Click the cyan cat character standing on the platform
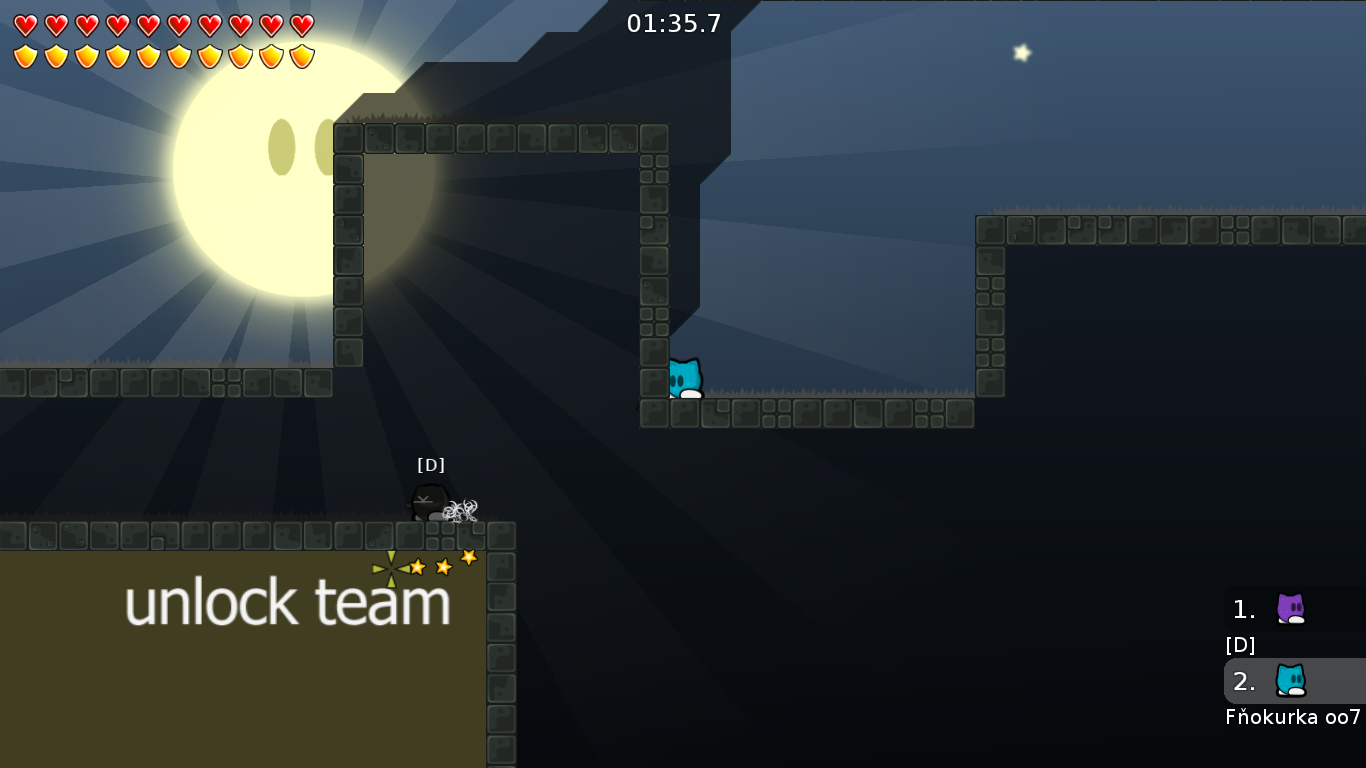 click(686, 378)
